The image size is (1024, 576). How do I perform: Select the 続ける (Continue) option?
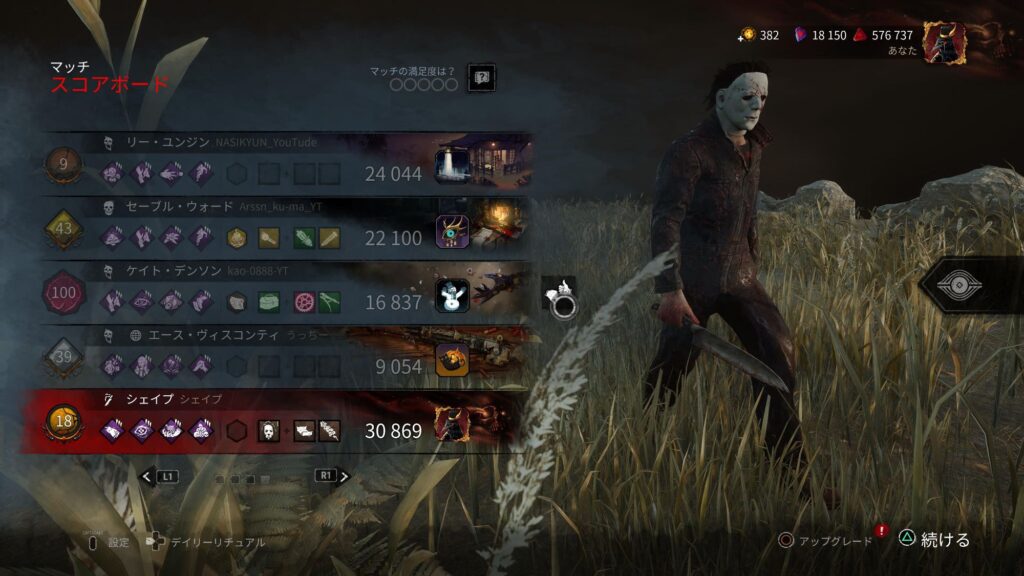(x=933, y=540)
